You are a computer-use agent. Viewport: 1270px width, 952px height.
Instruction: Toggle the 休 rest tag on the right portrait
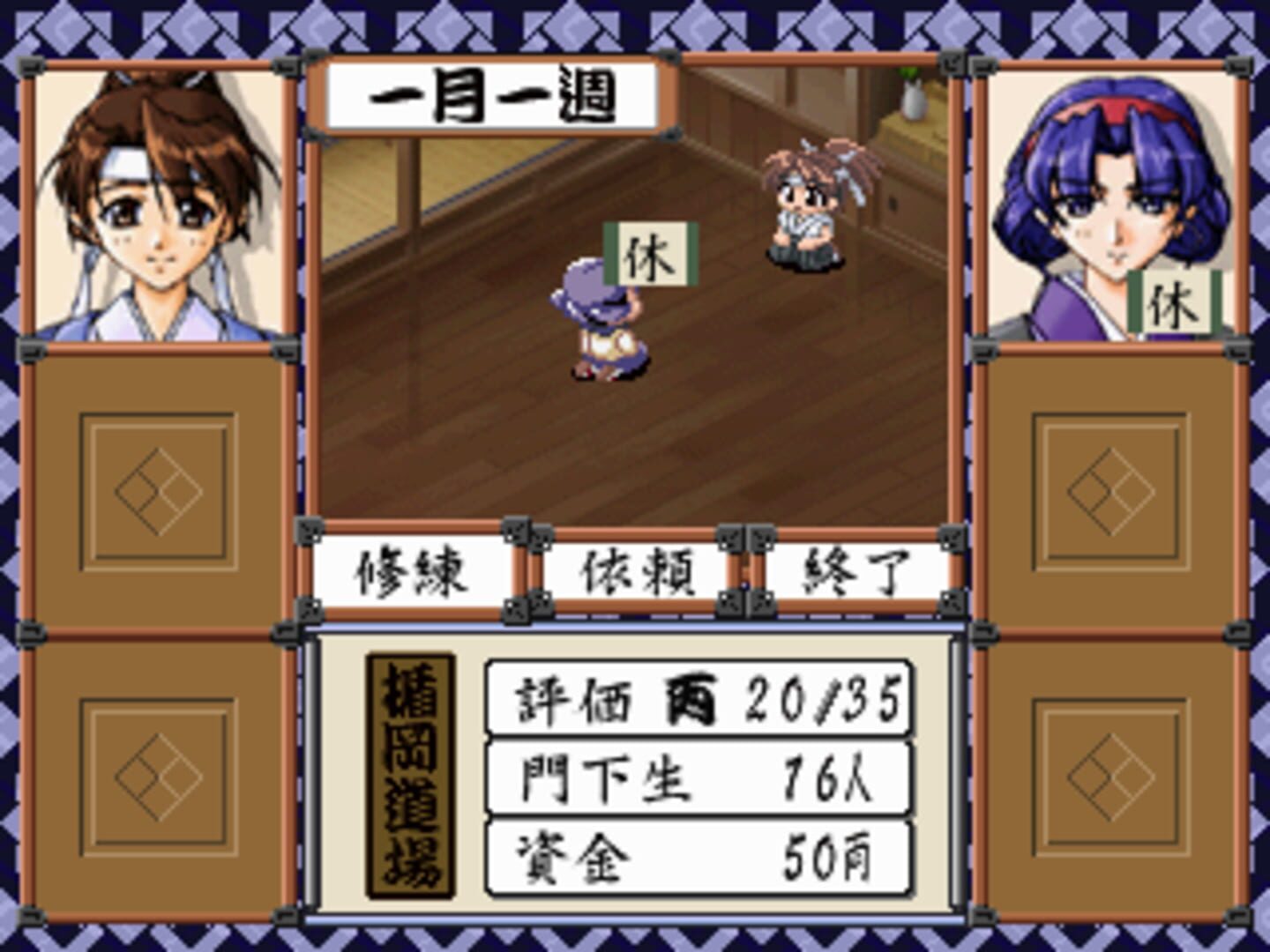coord(1175,302)
